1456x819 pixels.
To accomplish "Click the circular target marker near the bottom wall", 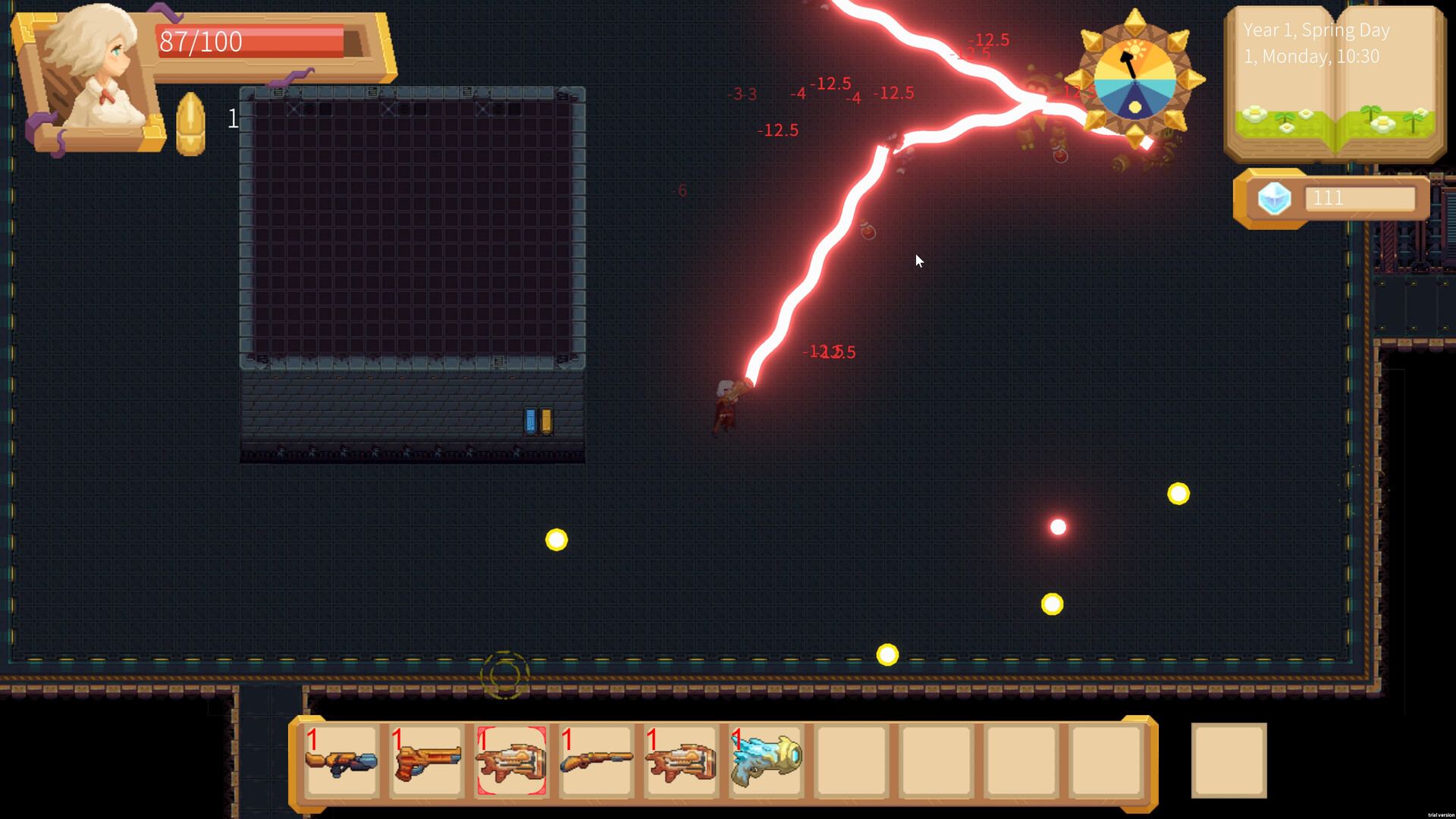I will (x=504, y=673).
